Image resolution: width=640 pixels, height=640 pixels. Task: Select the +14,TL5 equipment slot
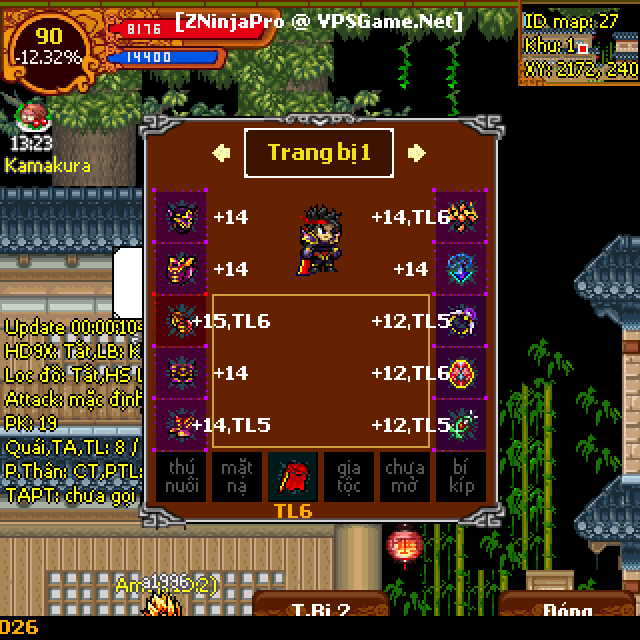181,425
